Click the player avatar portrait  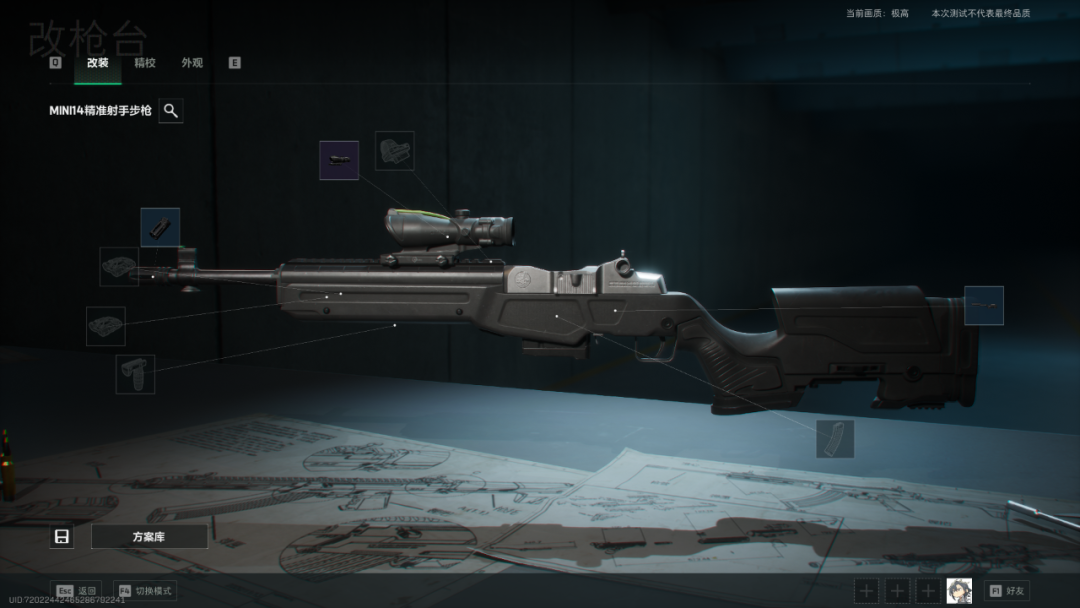(959, 591)
